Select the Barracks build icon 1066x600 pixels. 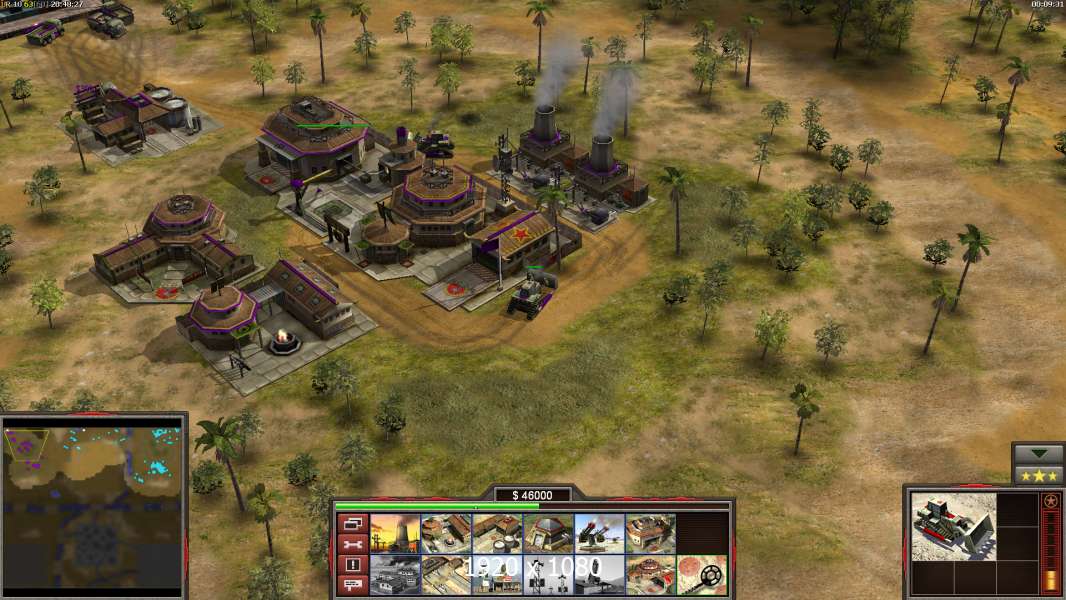(x=446, y=533)
